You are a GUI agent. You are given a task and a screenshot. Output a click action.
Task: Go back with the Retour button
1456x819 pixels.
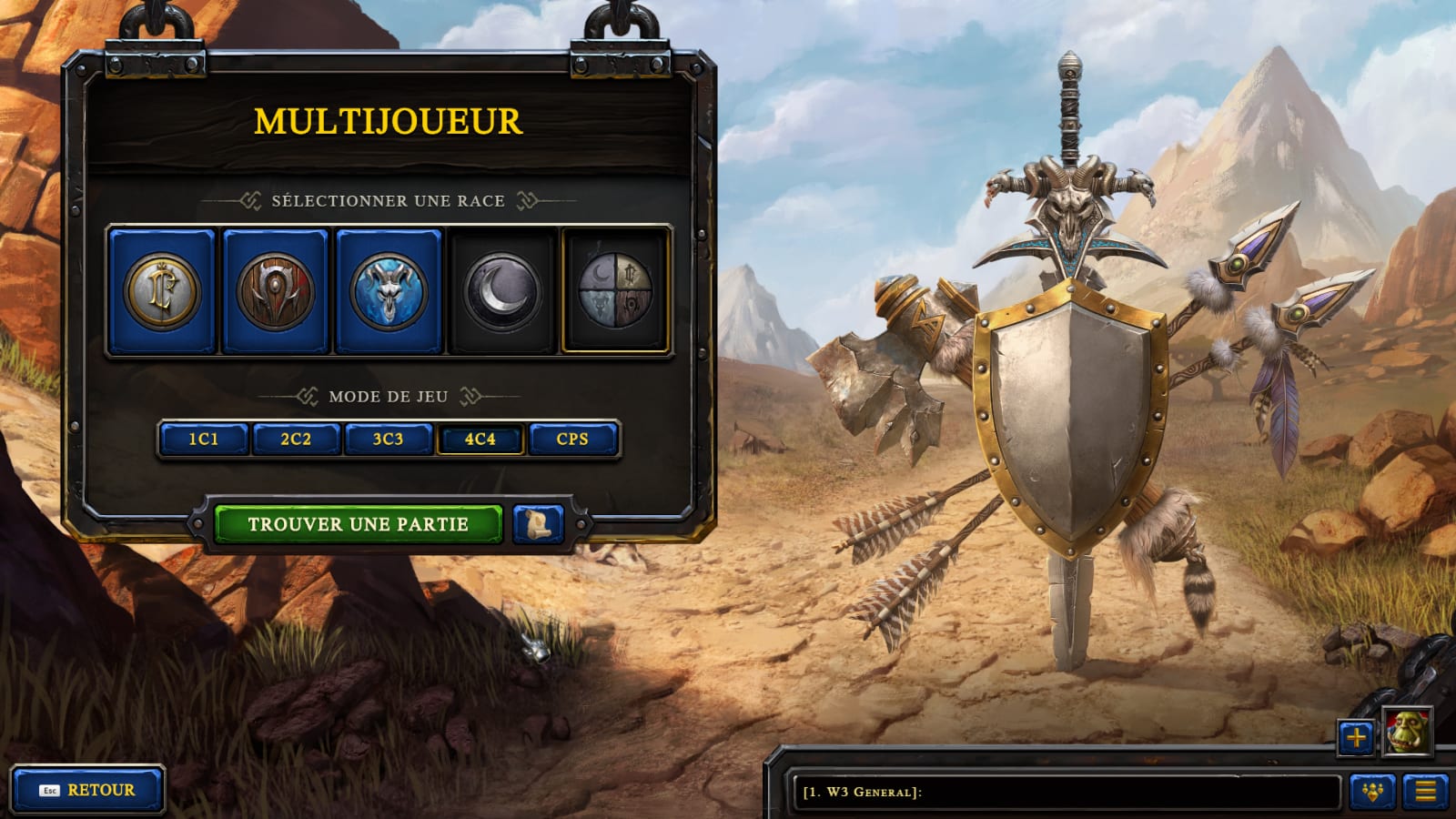click(x=88, y=790)
